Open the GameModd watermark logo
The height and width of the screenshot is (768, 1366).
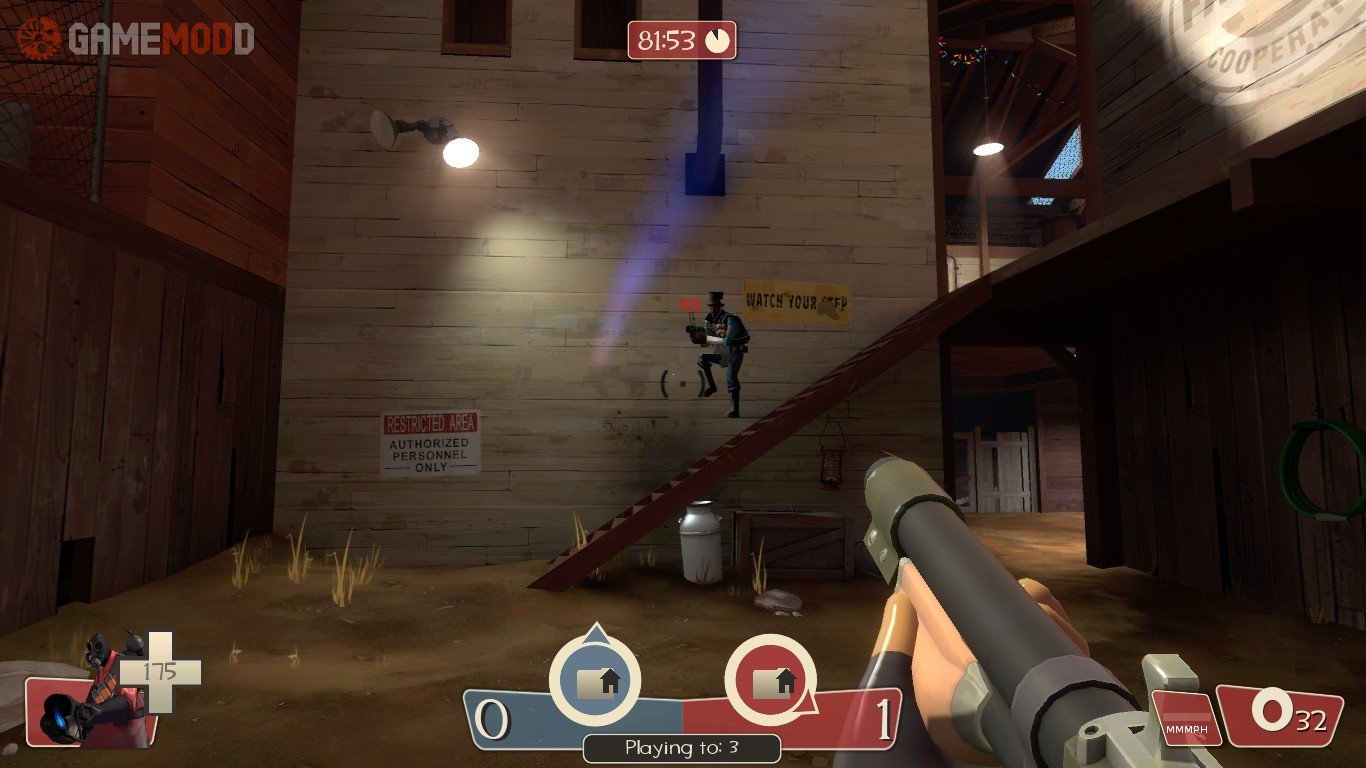[x=135, y=38]
